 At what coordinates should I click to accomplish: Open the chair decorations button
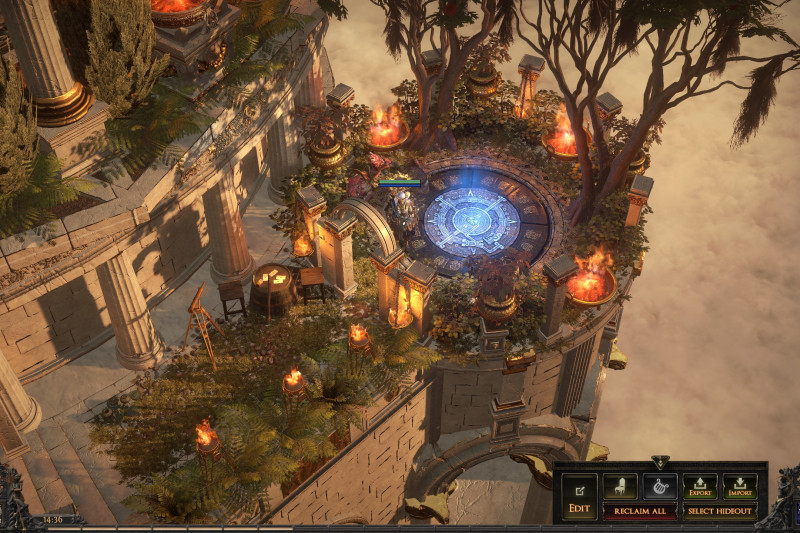click(620, 486)
